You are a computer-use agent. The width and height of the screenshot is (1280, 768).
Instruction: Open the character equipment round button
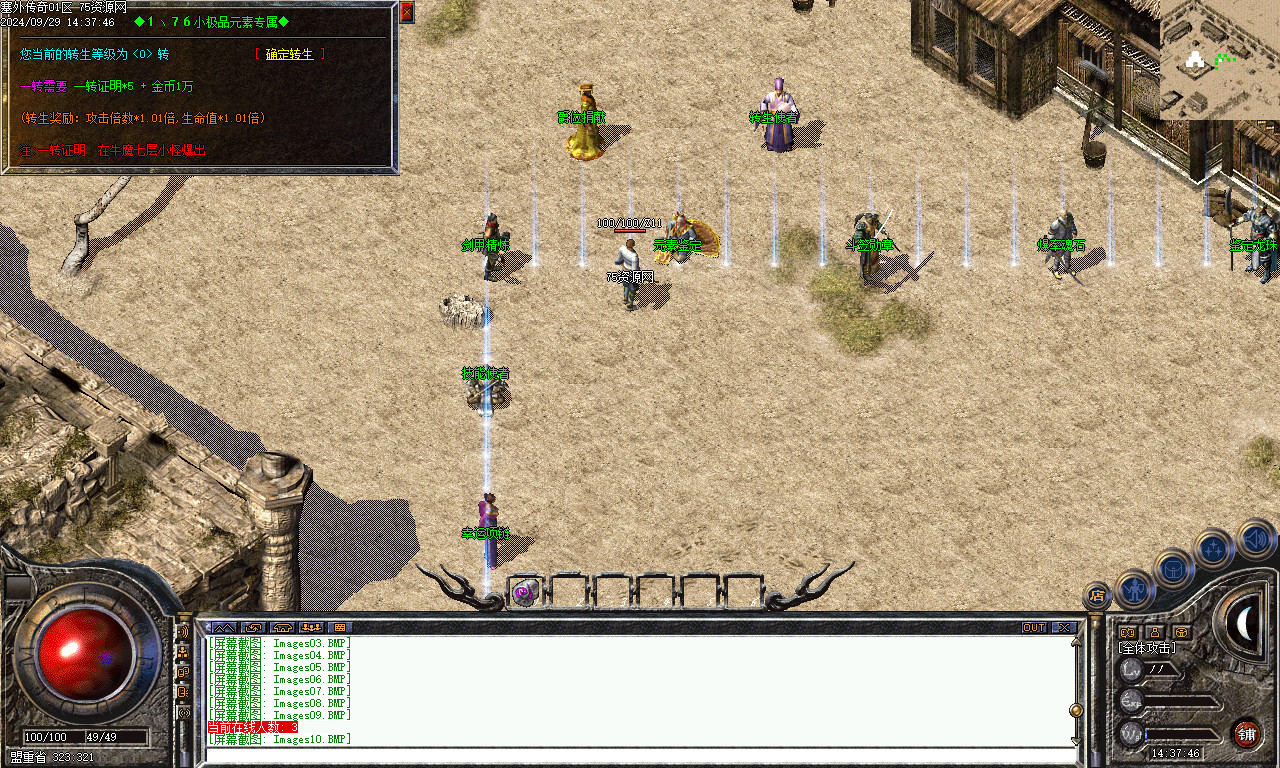[1136, 589]
